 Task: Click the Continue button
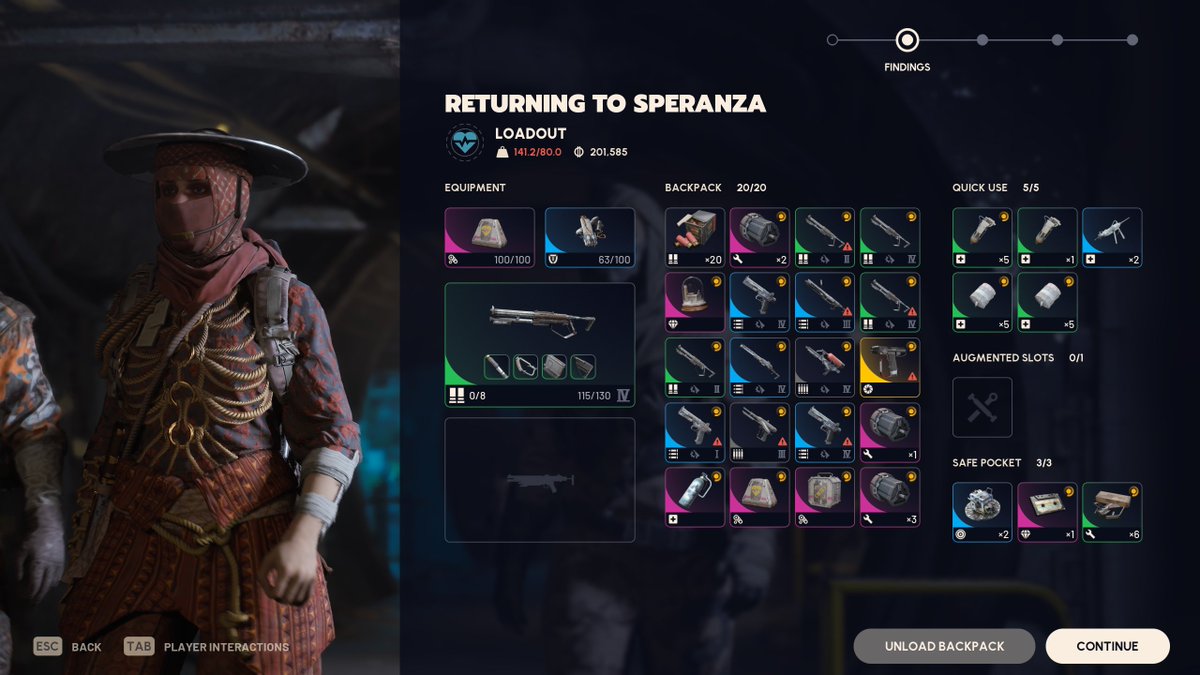pyautogui.click(x=1107, y=646)
